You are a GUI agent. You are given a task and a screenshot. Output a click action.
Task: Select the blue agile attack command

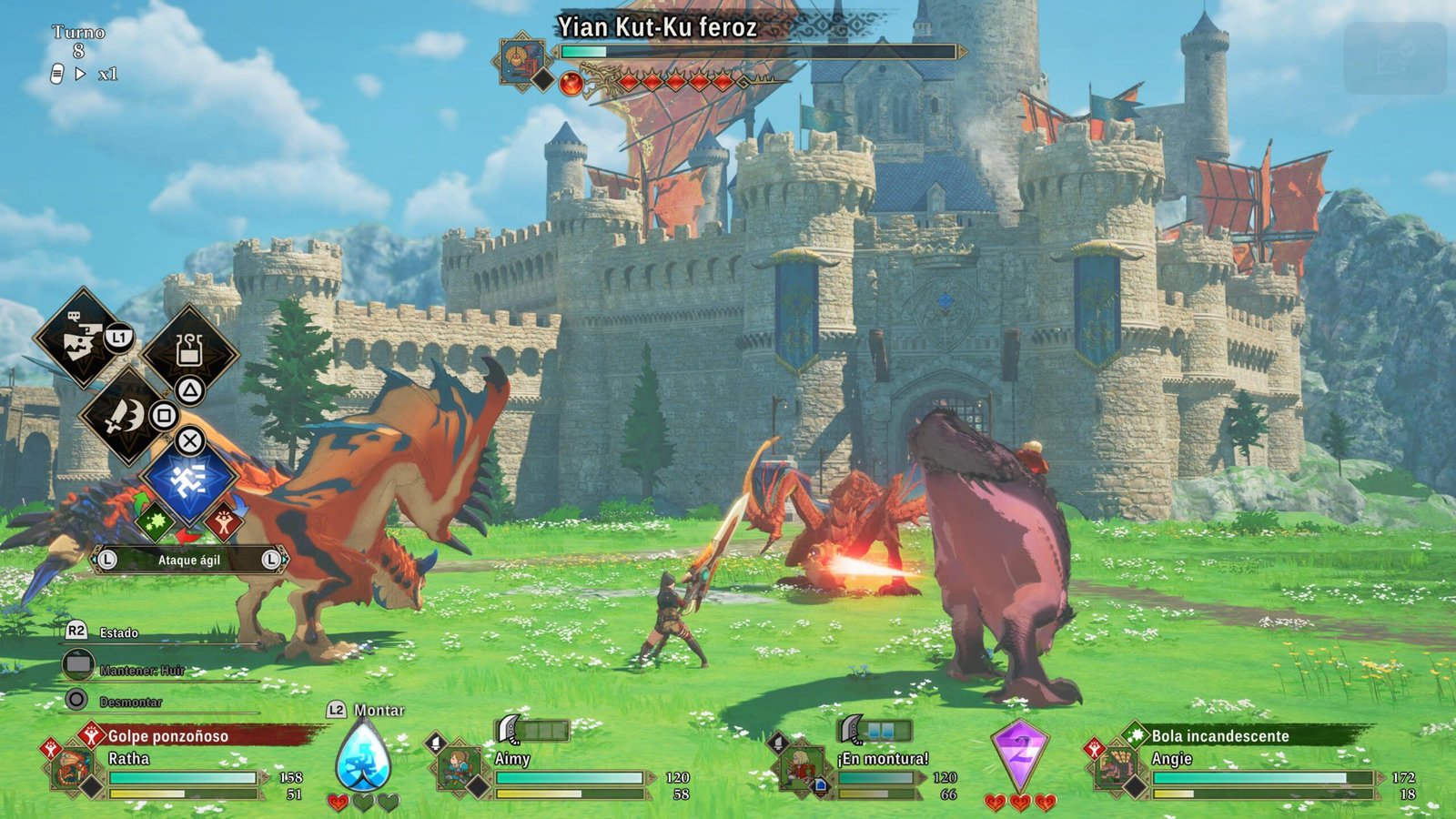tap(189, 480)
